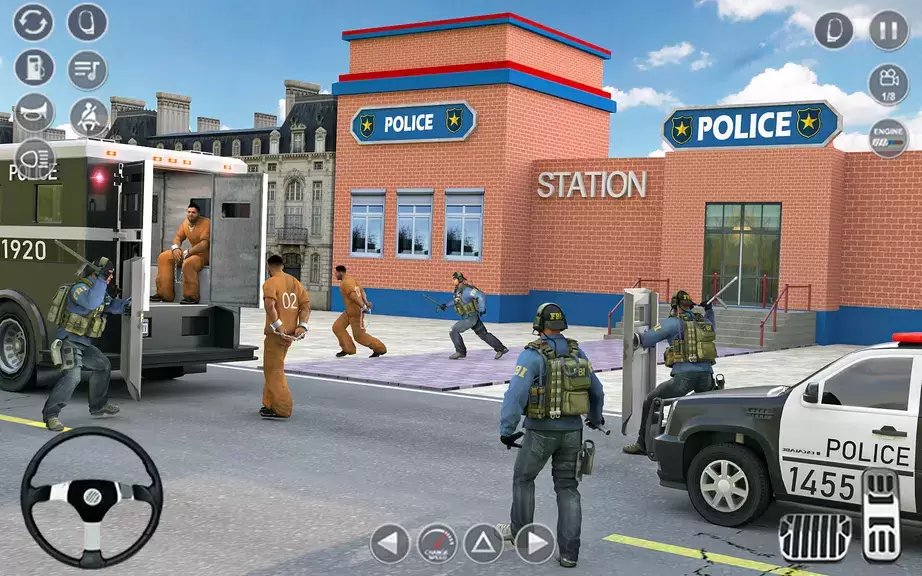
Task: Turn on the hazard triangle lights
Action: pos(484,543)
